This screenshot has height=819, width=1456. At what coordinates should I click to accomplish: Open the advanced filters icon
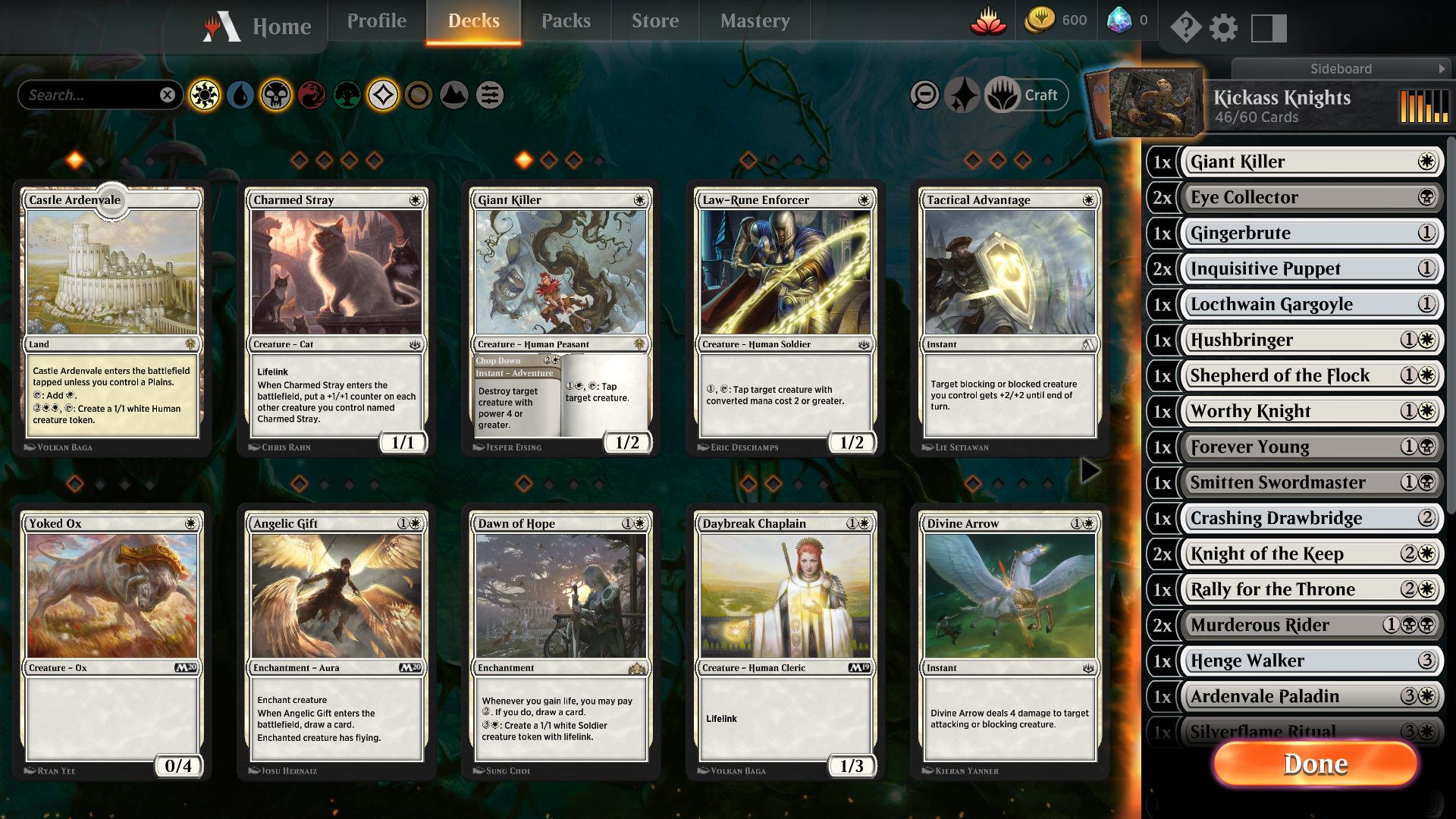489,96
